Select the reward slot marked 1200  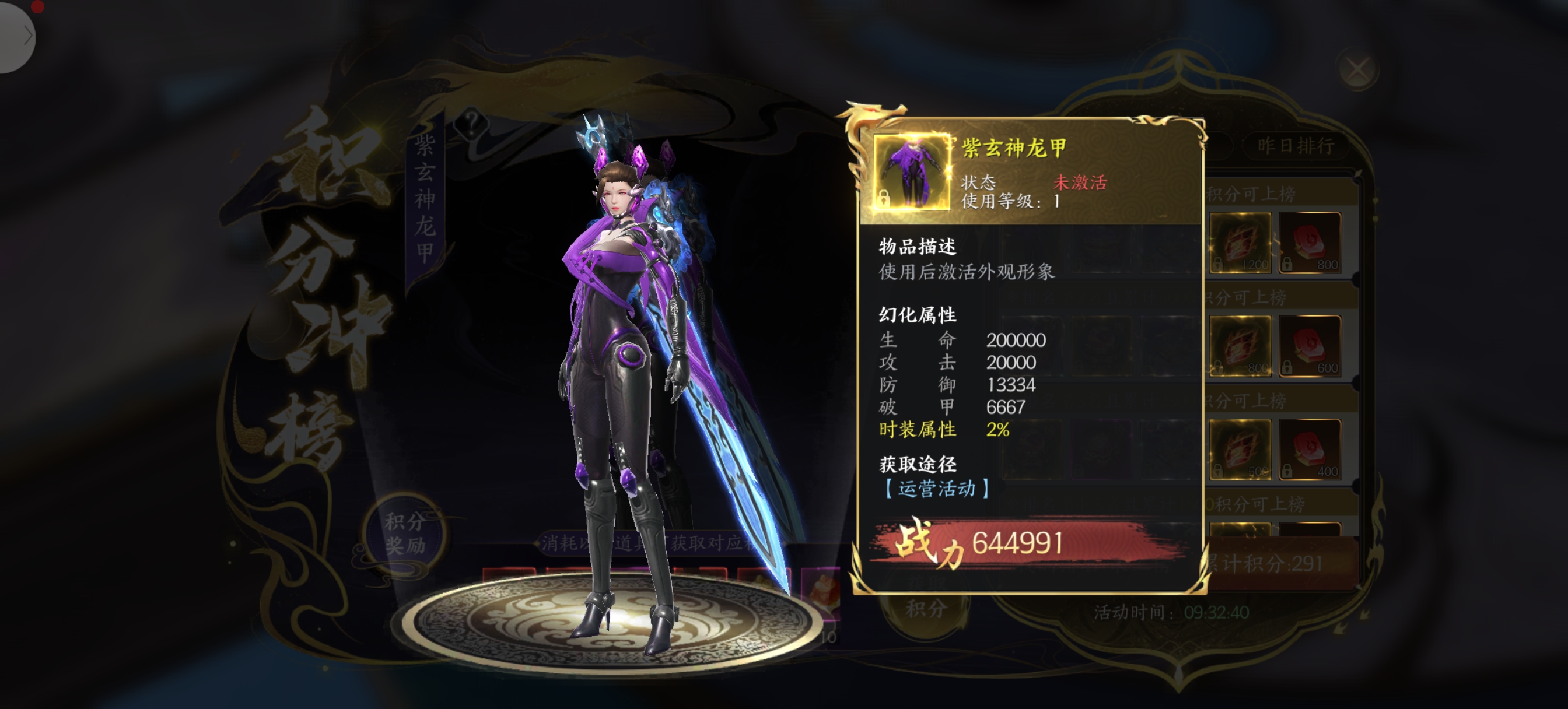coord(1241,243)
